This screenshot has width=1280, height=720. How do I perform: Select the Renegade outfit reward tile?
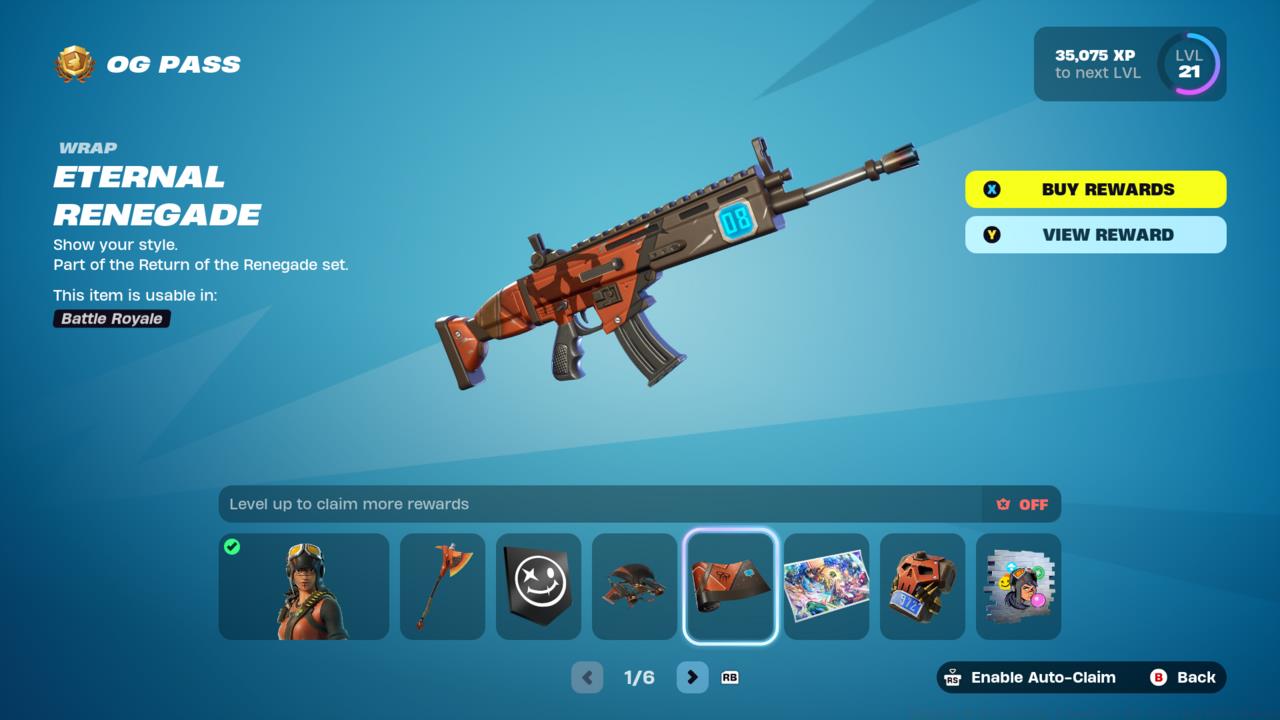click(304, 586)
